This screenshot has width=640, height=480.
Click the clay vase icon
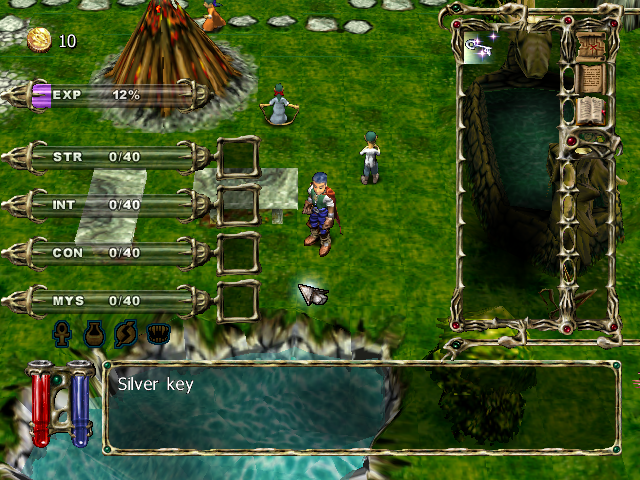click(x=94, y=333)
